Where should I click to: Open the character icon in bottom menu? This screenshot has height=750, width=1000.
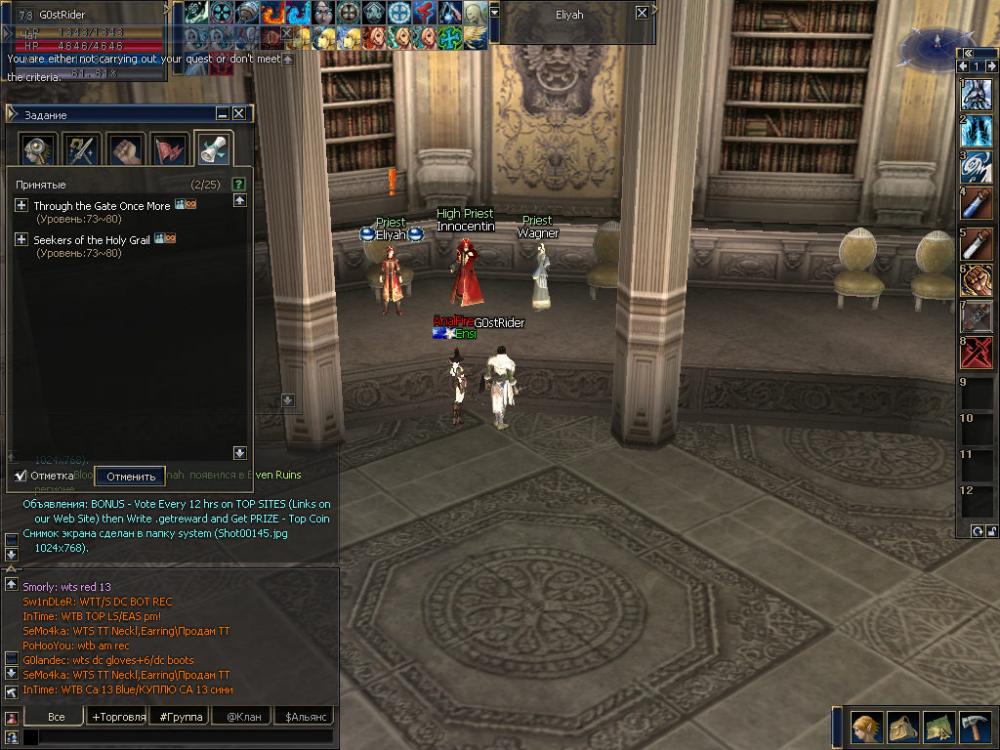click(867, 725)
